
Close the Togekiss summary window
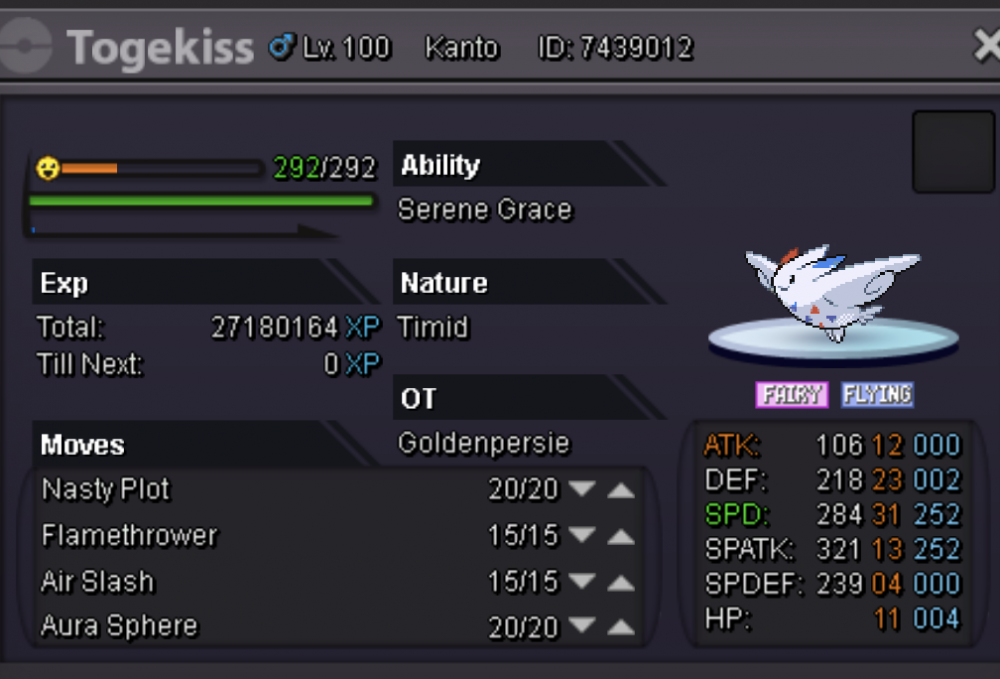(986, 45)
